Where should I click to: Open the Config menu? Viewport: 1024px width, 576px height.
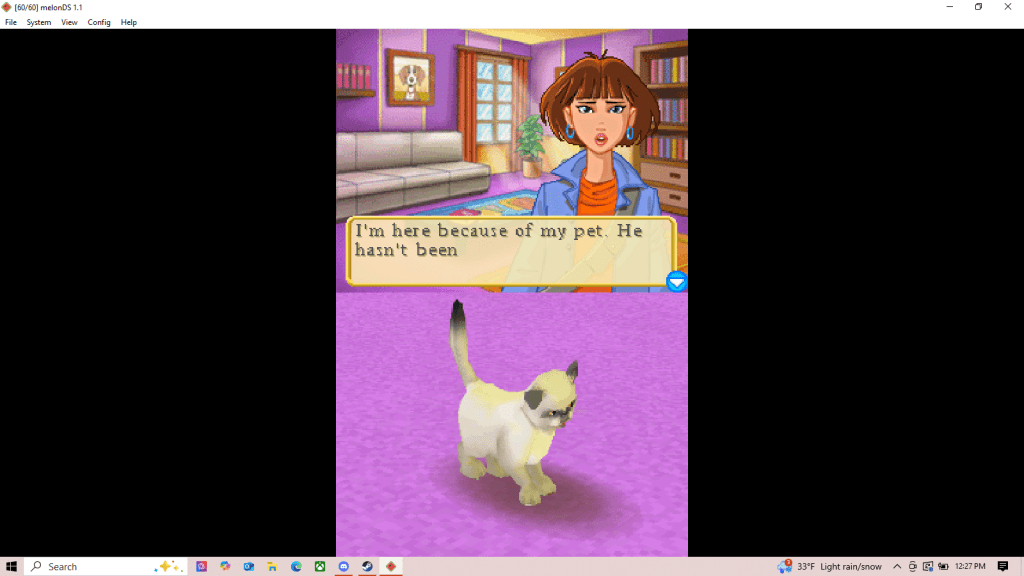(99, 22)
